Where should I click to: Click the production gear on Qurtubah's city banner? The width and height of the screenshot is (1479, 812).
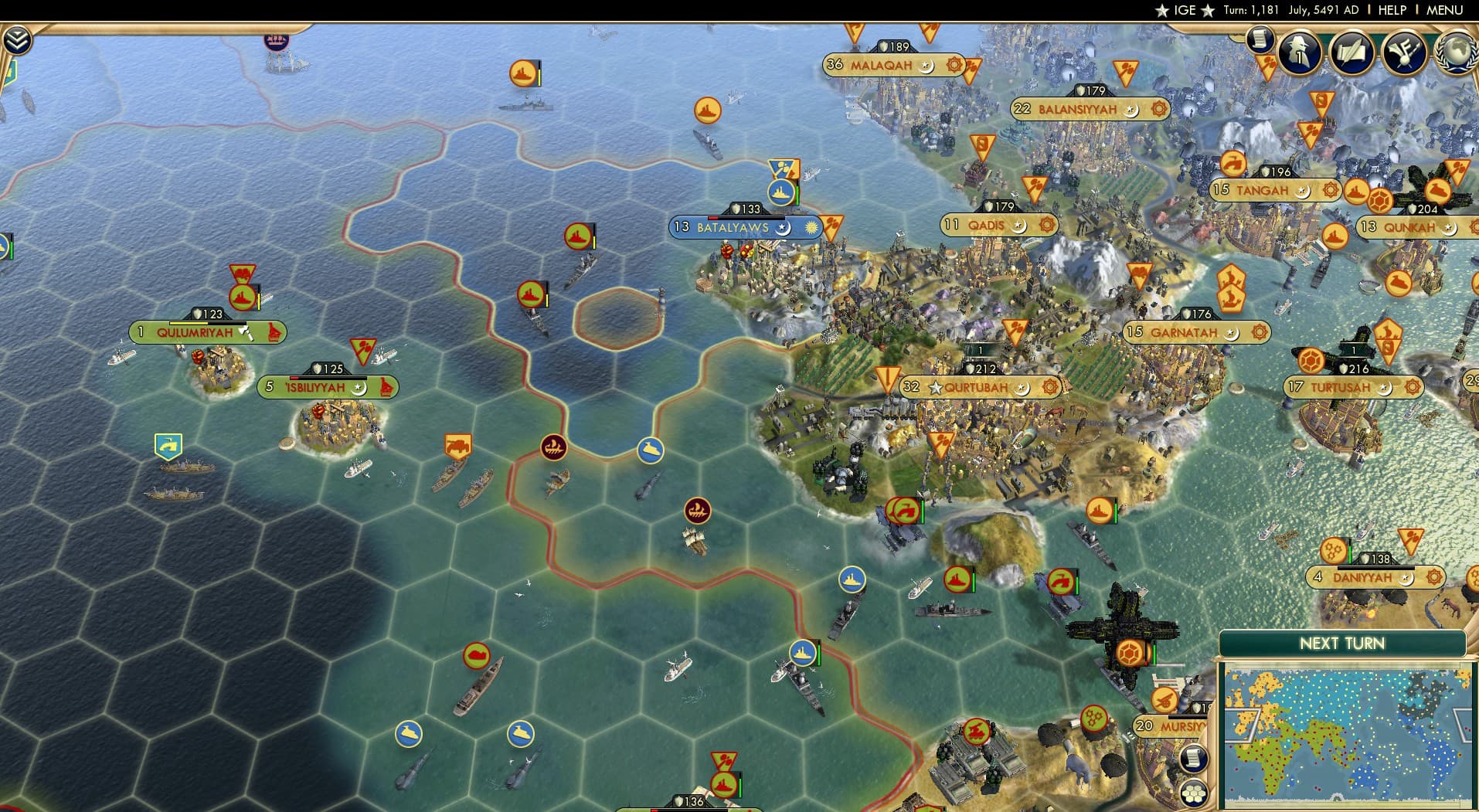pyautogui.click(x=1049, y=388)
